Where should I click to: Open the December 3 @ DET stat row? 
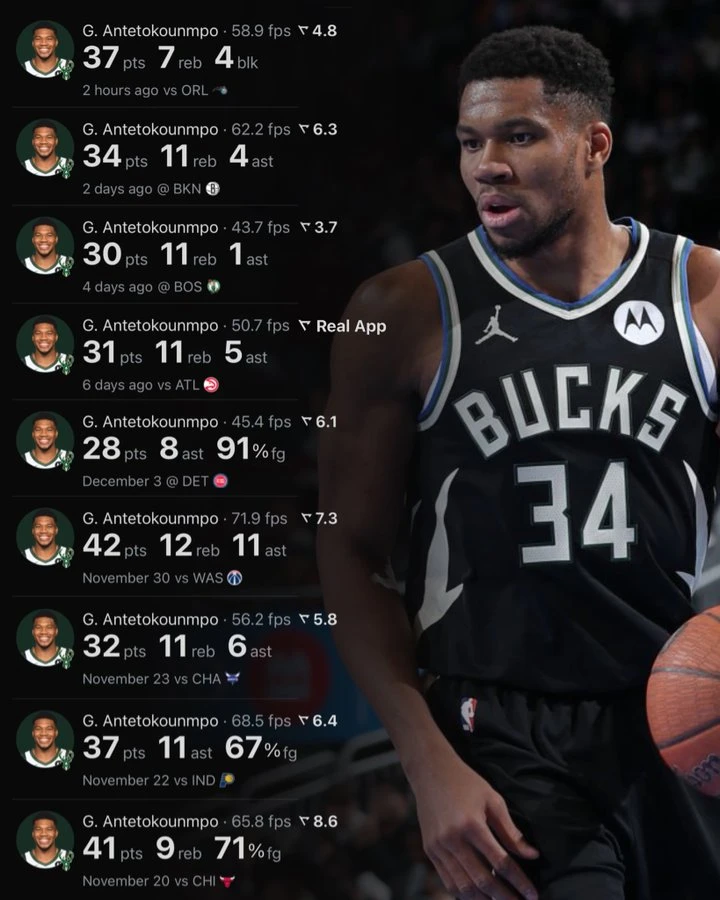click(180, 450)
